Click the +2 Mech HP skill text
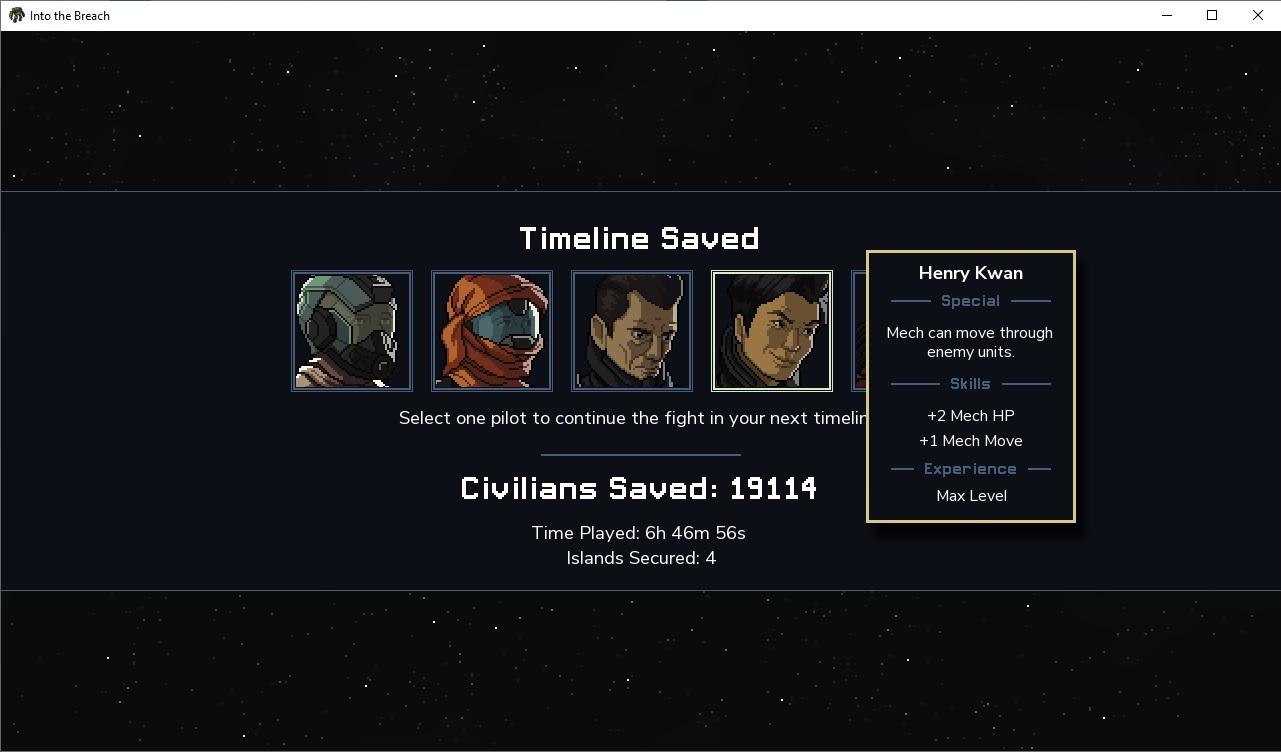This screenshot has width=1281, height=753. click(x=970, y=415)
